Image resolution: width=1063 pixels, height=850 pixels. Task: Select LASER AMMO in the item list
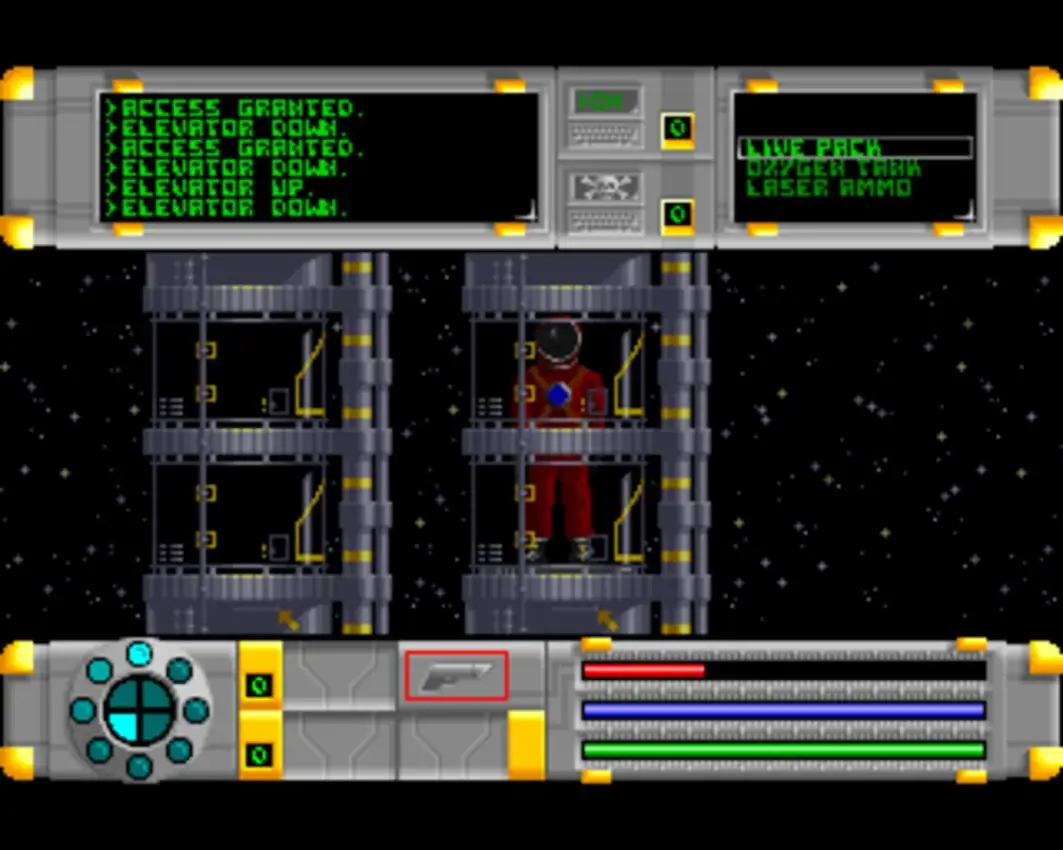829,188
